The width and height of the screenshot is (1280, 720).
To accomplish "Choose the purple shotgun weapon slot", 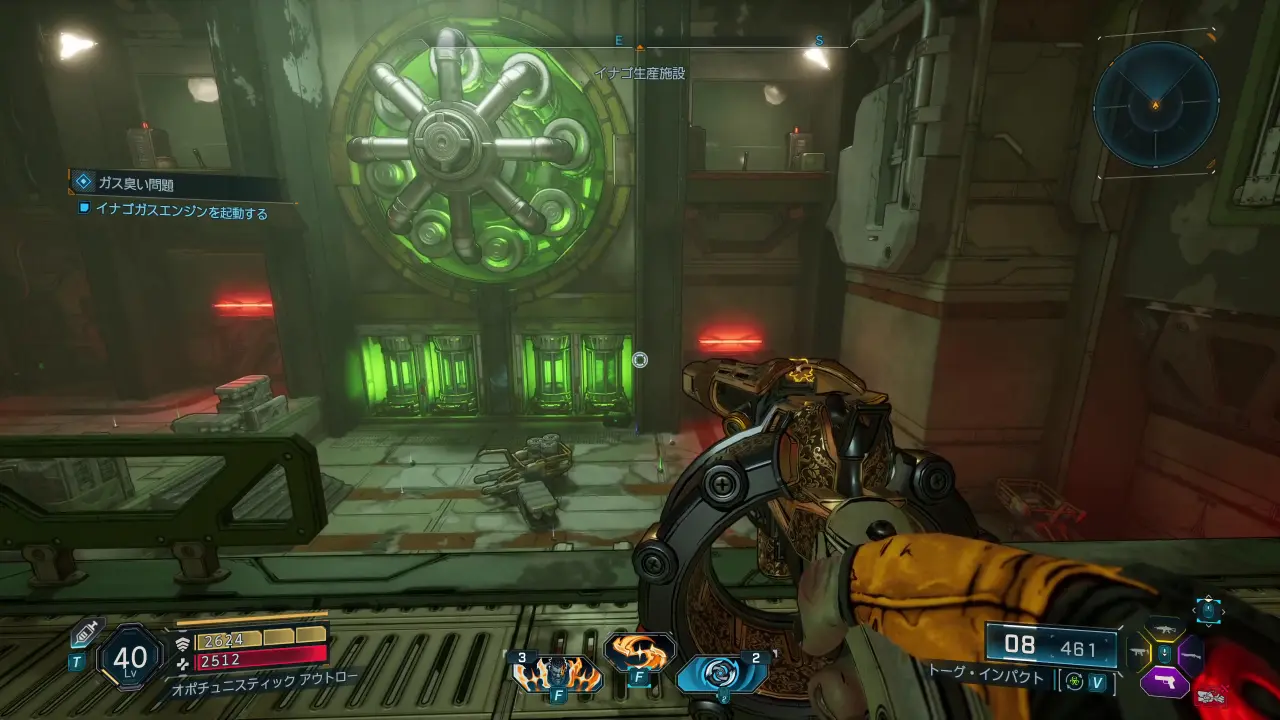I will tap(1191, 655).
